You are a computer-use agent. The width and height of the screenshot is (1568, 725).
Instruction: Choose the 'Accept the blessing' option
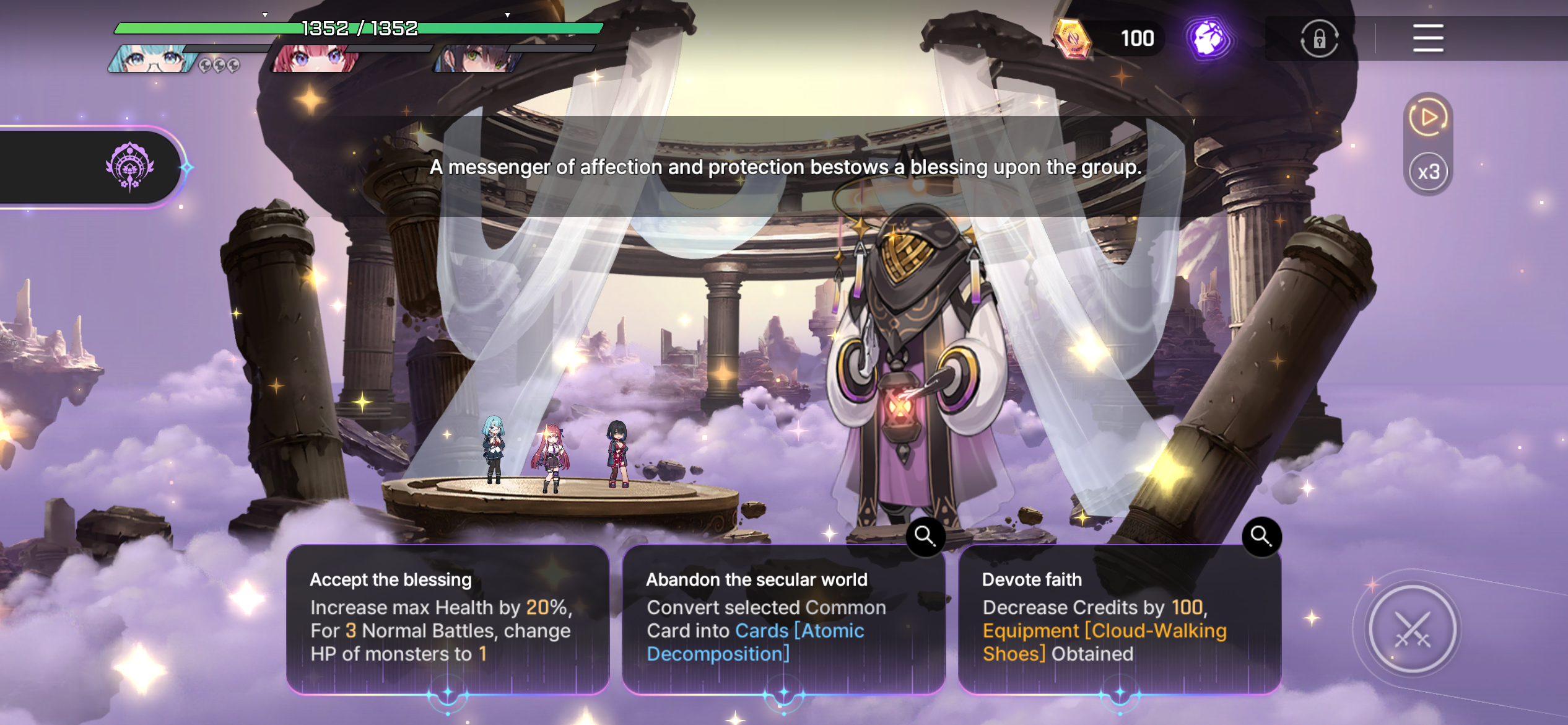pos(447,618)
